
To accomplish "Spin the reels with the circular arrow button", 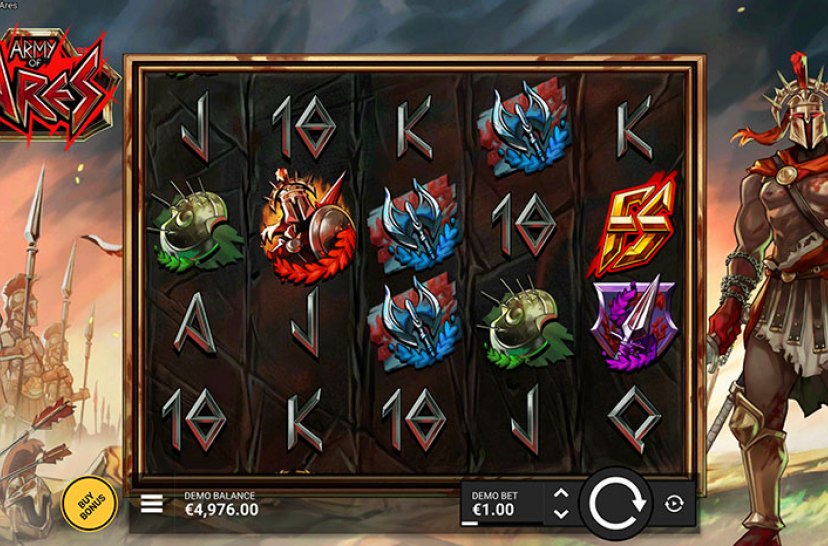I will [x=617, y=503].
